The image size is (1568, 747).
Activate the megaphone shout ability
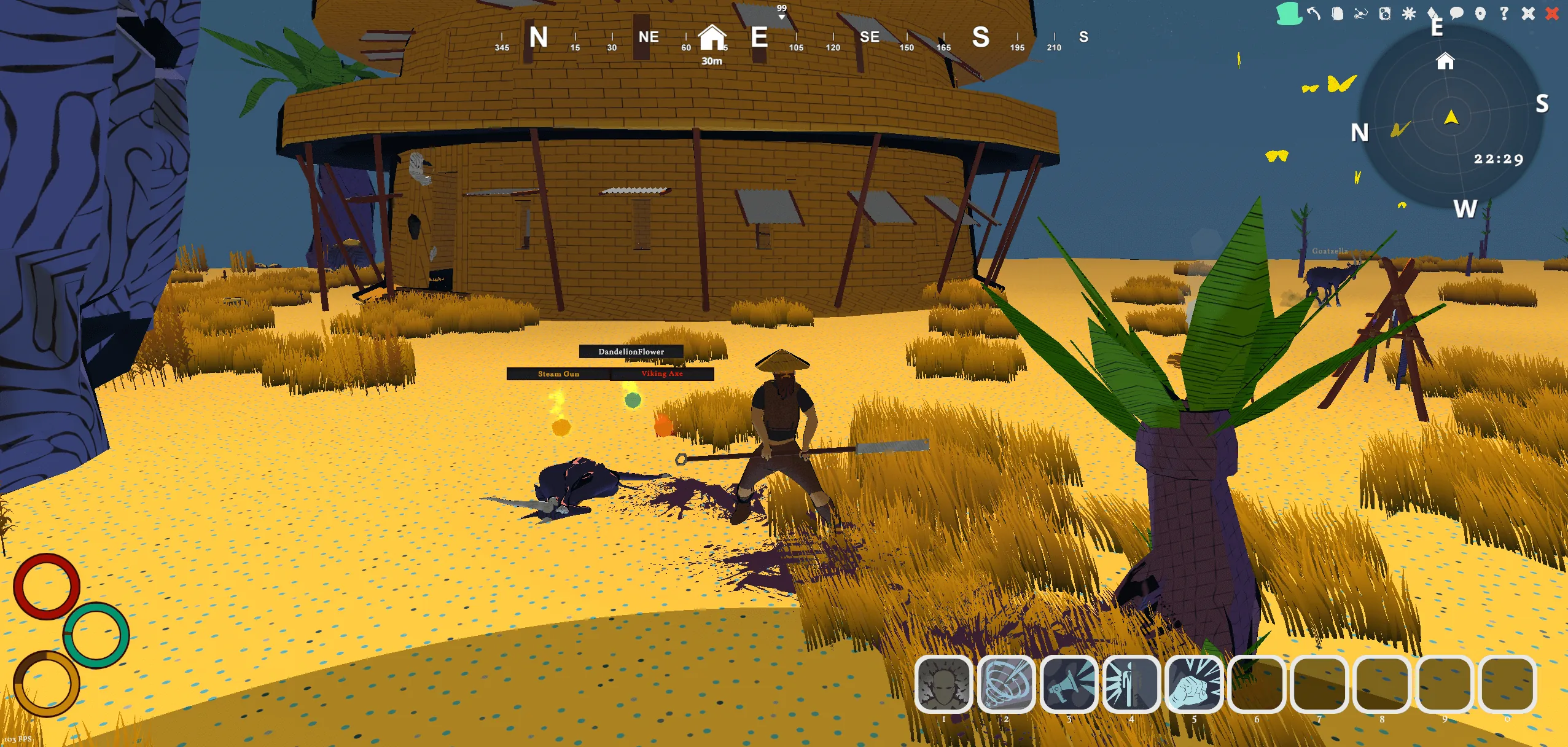coord(1069,684)
